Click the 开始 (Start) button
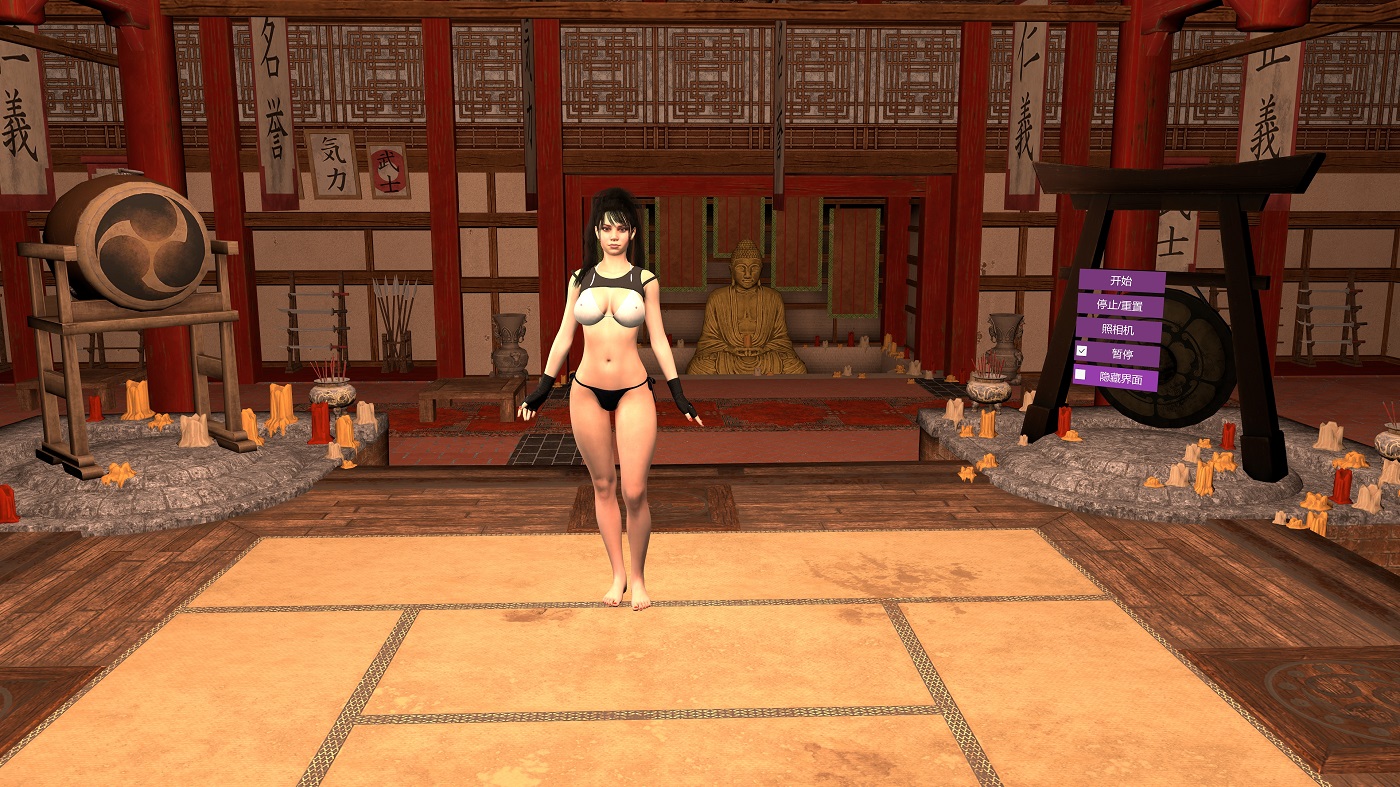 click(x=1121, y=281)
